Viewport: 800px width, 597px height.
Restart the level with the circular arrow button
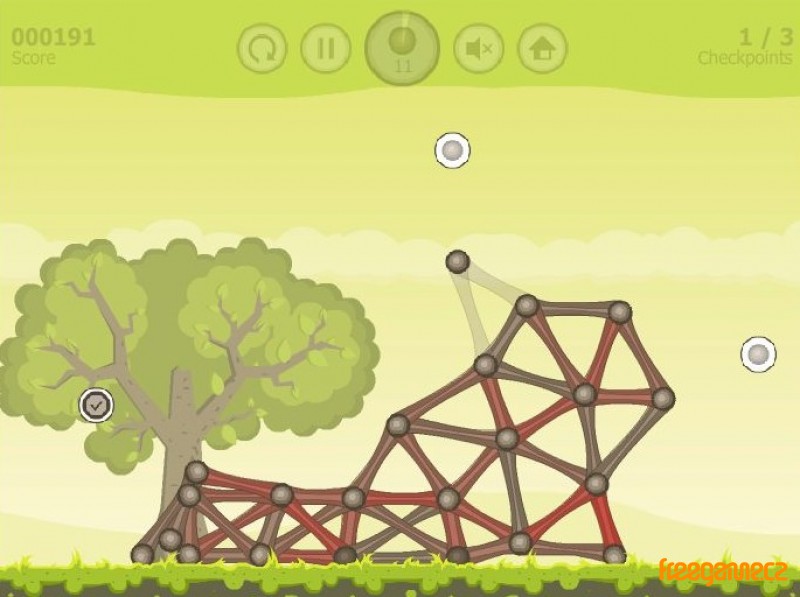(262, 48)
